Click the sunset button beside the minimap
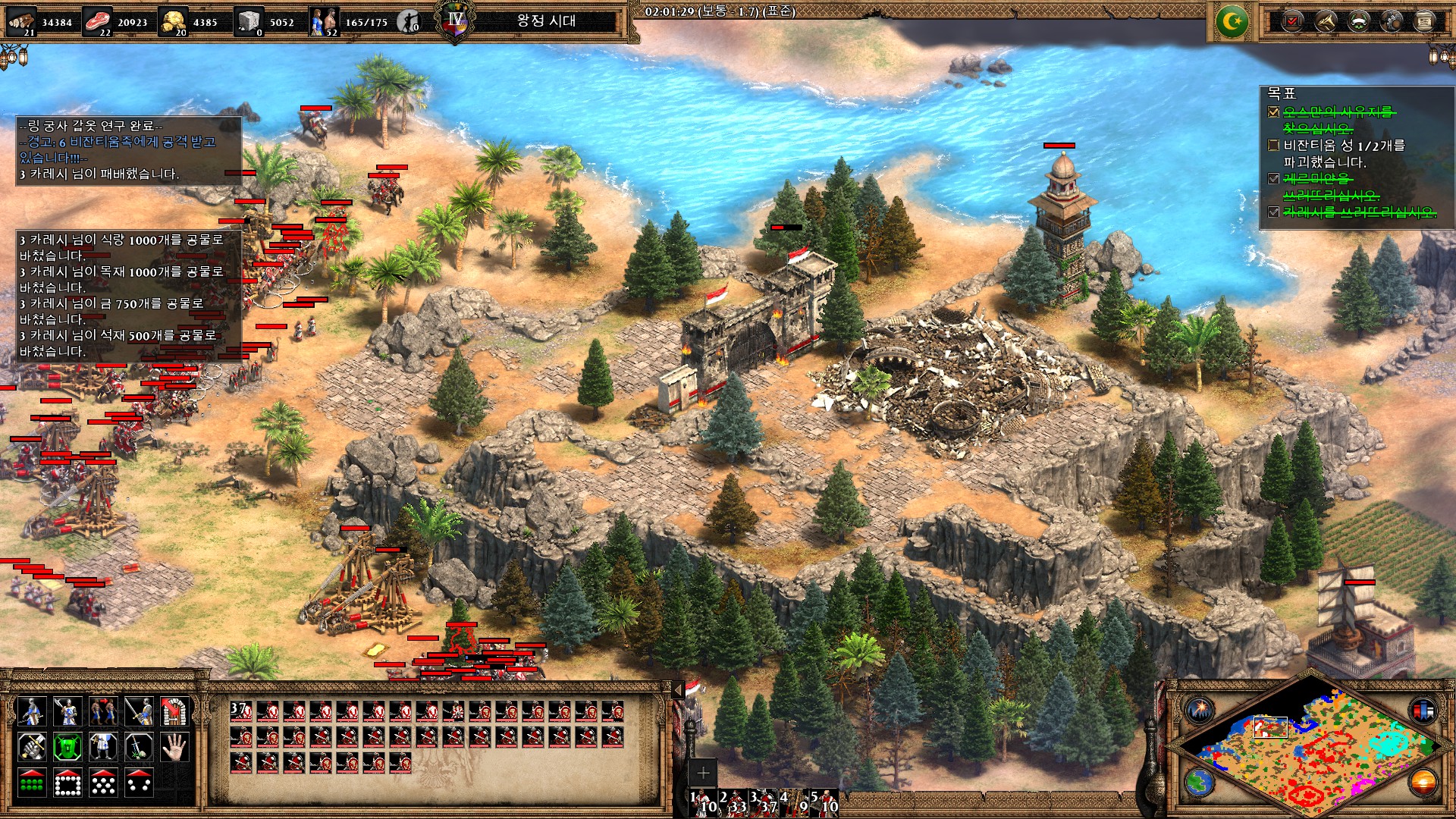The height and width of the screenshot is (819, 1456). click(1423, 783)
